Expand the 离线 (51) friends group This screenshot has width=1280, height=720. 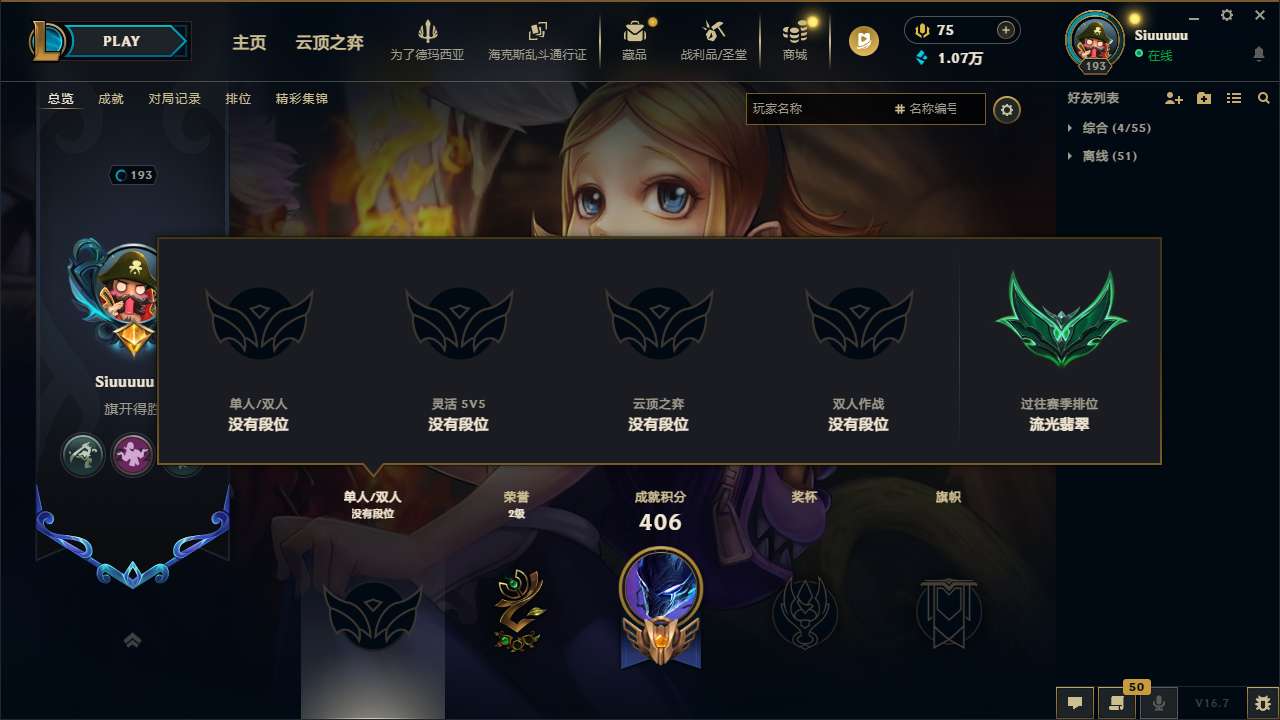click(1100, 156)
